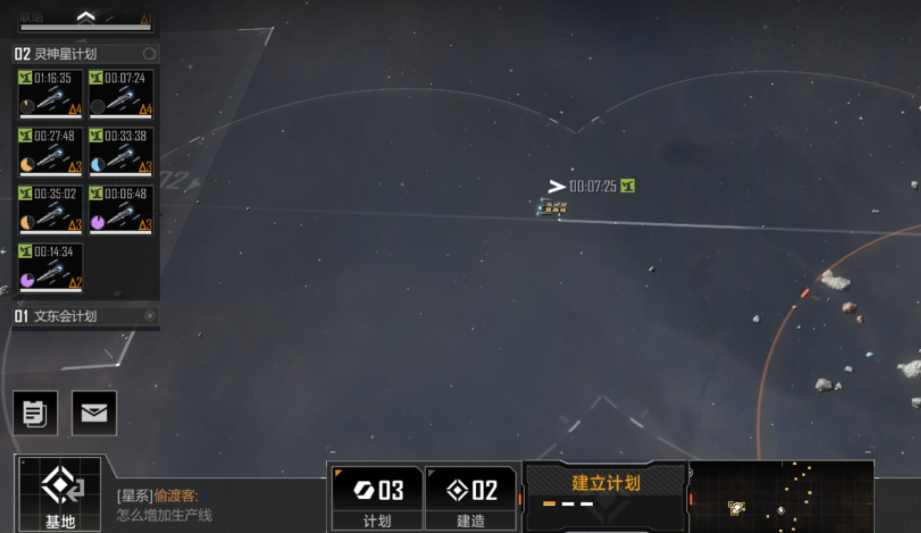Open the minimap in the bottom bar

point(781,497)
